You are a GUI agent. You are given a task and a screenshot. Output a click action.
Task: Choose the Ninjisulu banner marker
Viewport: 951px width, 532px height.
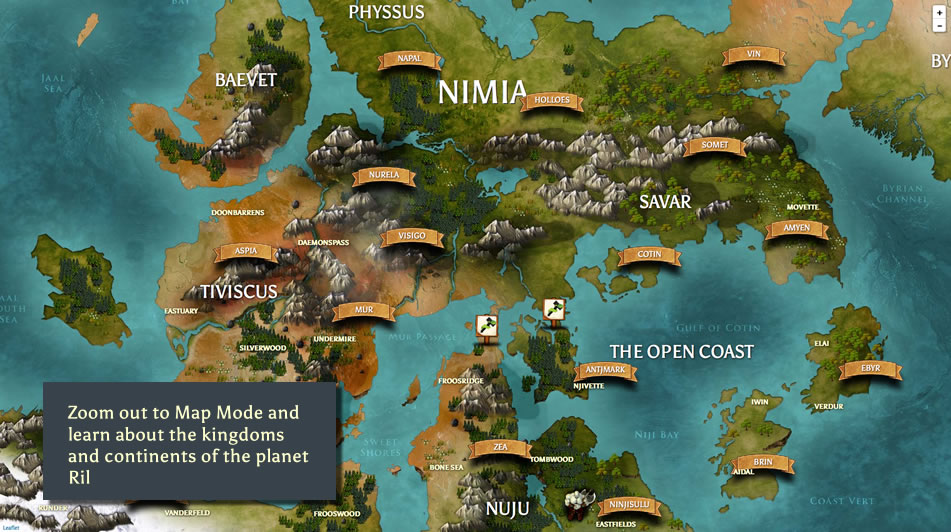pos(629,504)
